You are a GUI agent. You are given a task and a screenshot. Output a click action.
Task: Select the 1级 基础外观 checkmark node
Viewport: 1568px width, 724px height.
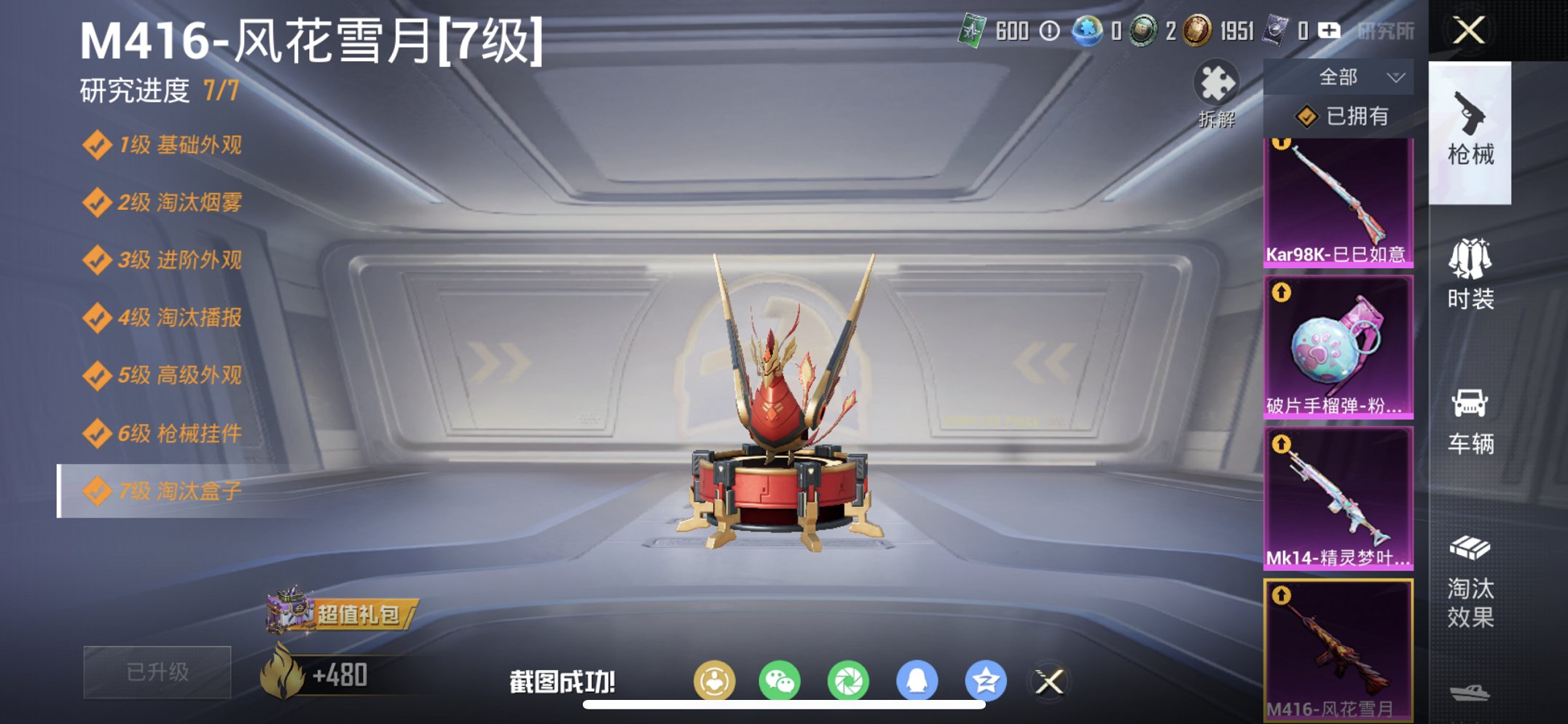(164, 146)
